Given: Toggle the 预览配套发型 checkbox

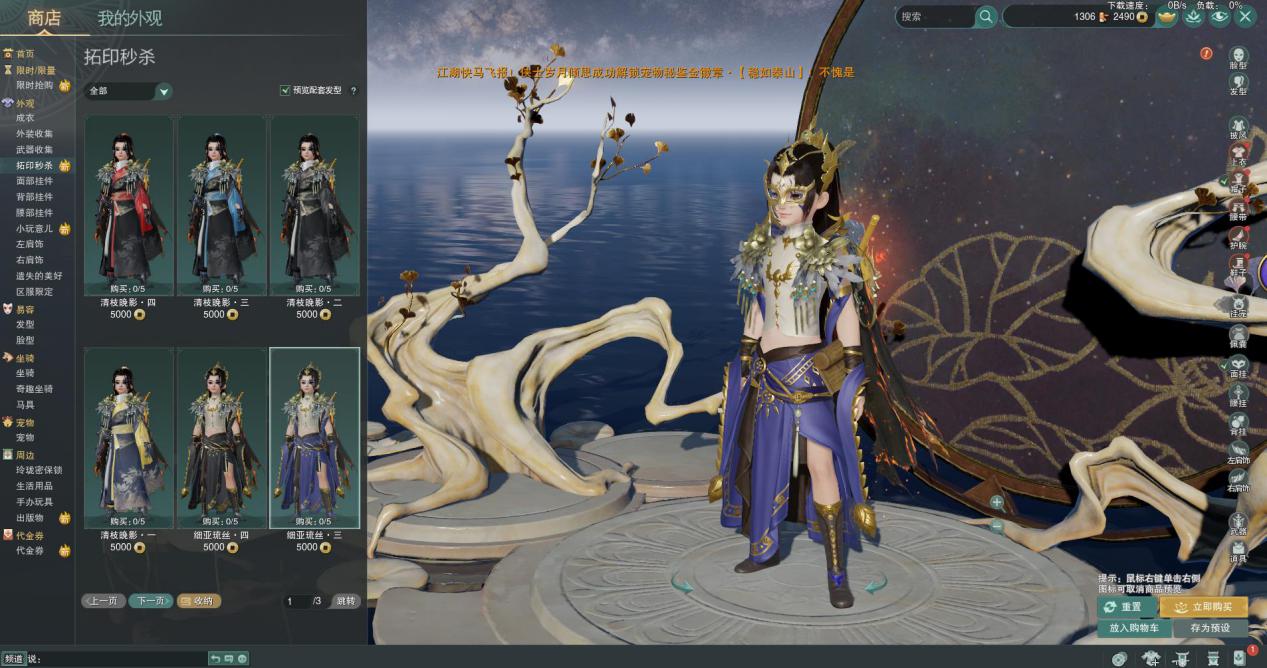Looking at the screenshot, I should click(x=286, y=91).
